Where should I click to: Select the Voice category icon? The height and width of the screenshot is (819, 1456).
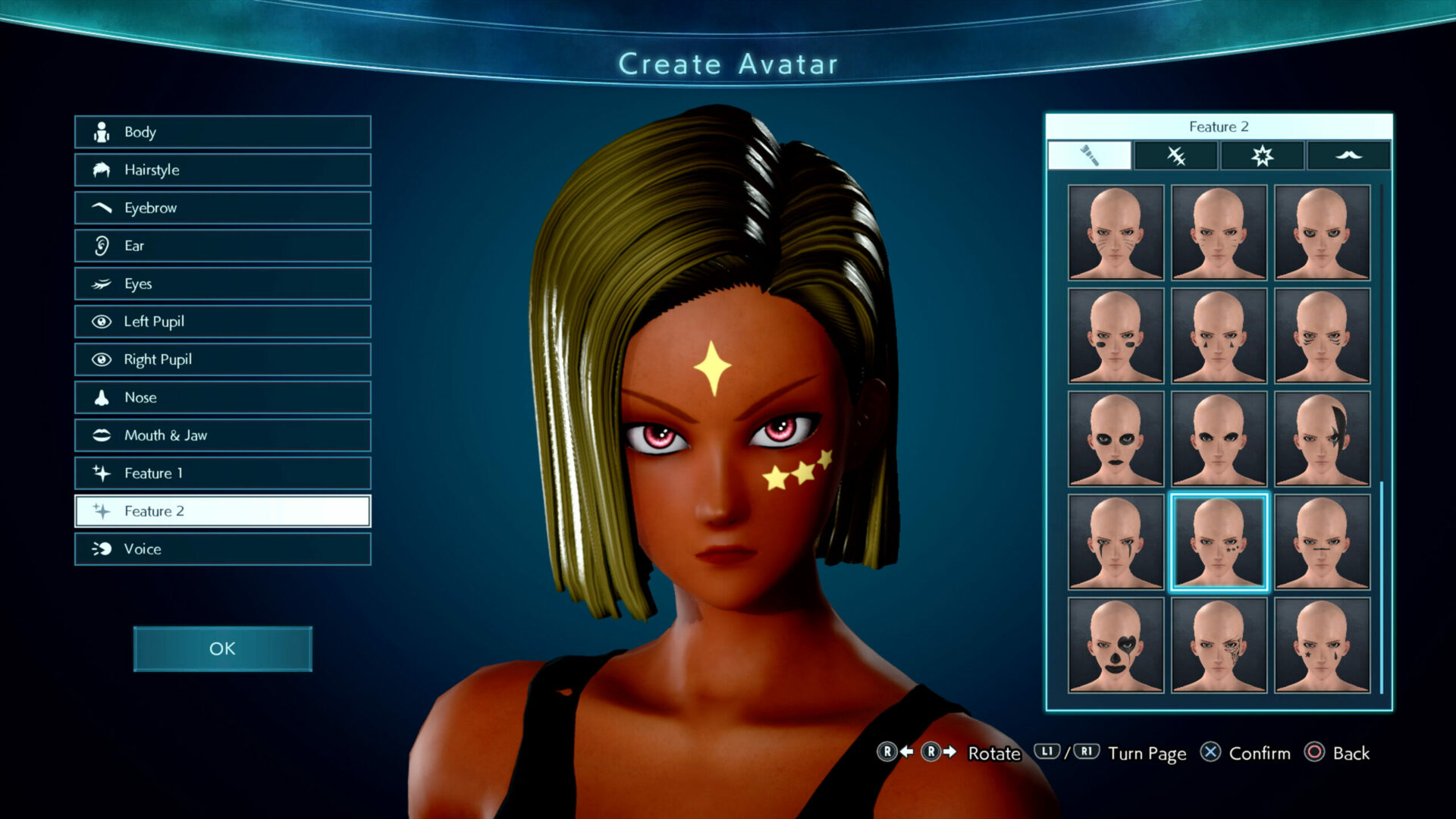tap(101, 548)
